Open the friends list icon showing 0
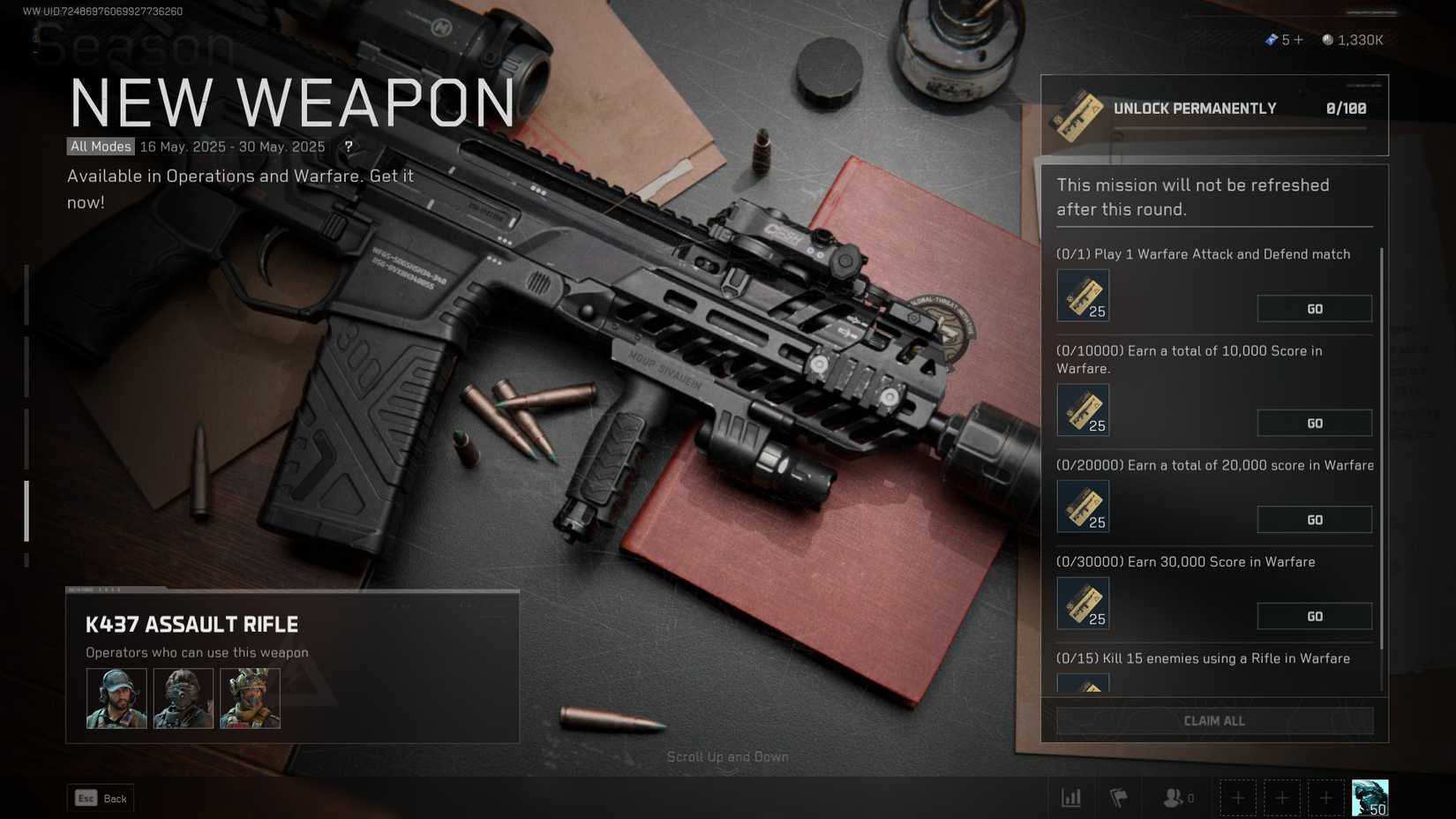The width and height of the screenshot is (1456, 819). tap(1172, 797)
